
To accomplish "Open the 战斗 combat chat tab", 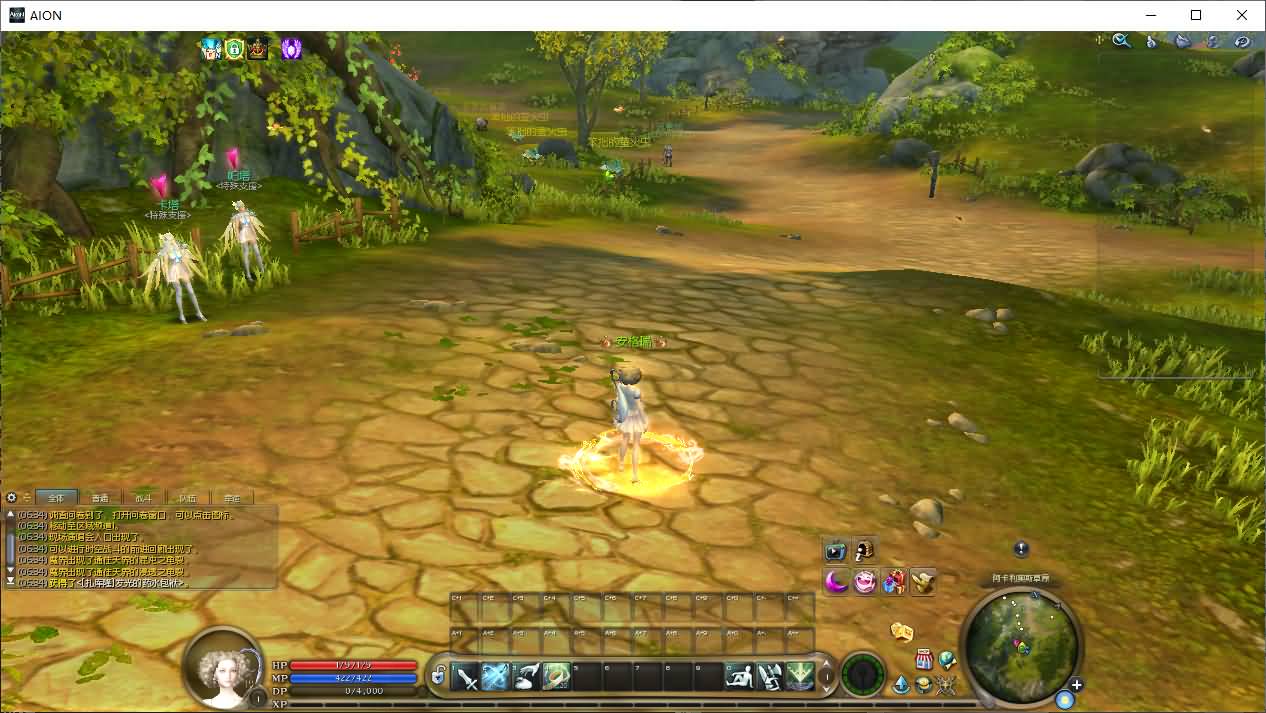I will tap(143, 498).
